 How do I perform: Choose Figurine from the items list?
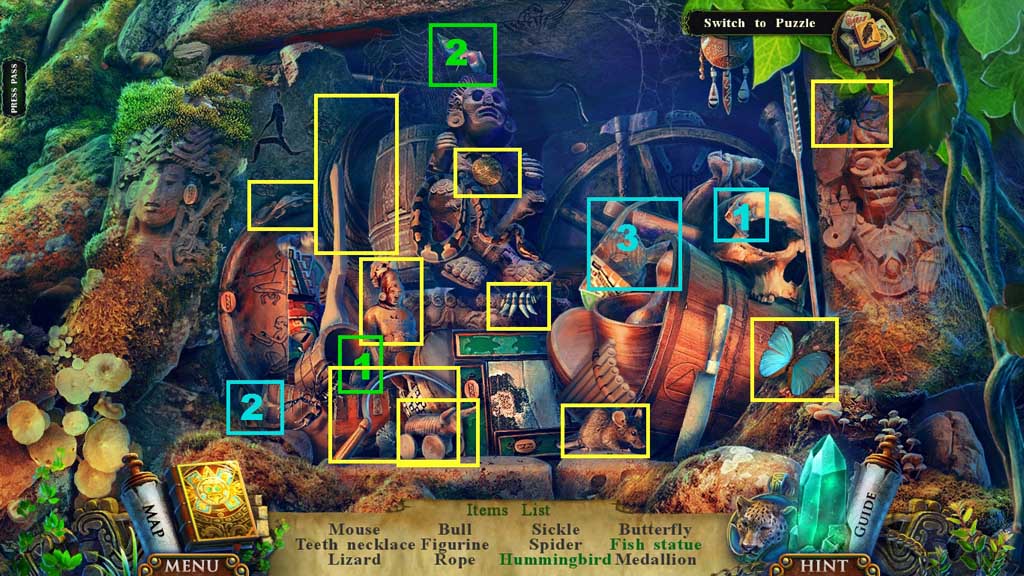455,545
